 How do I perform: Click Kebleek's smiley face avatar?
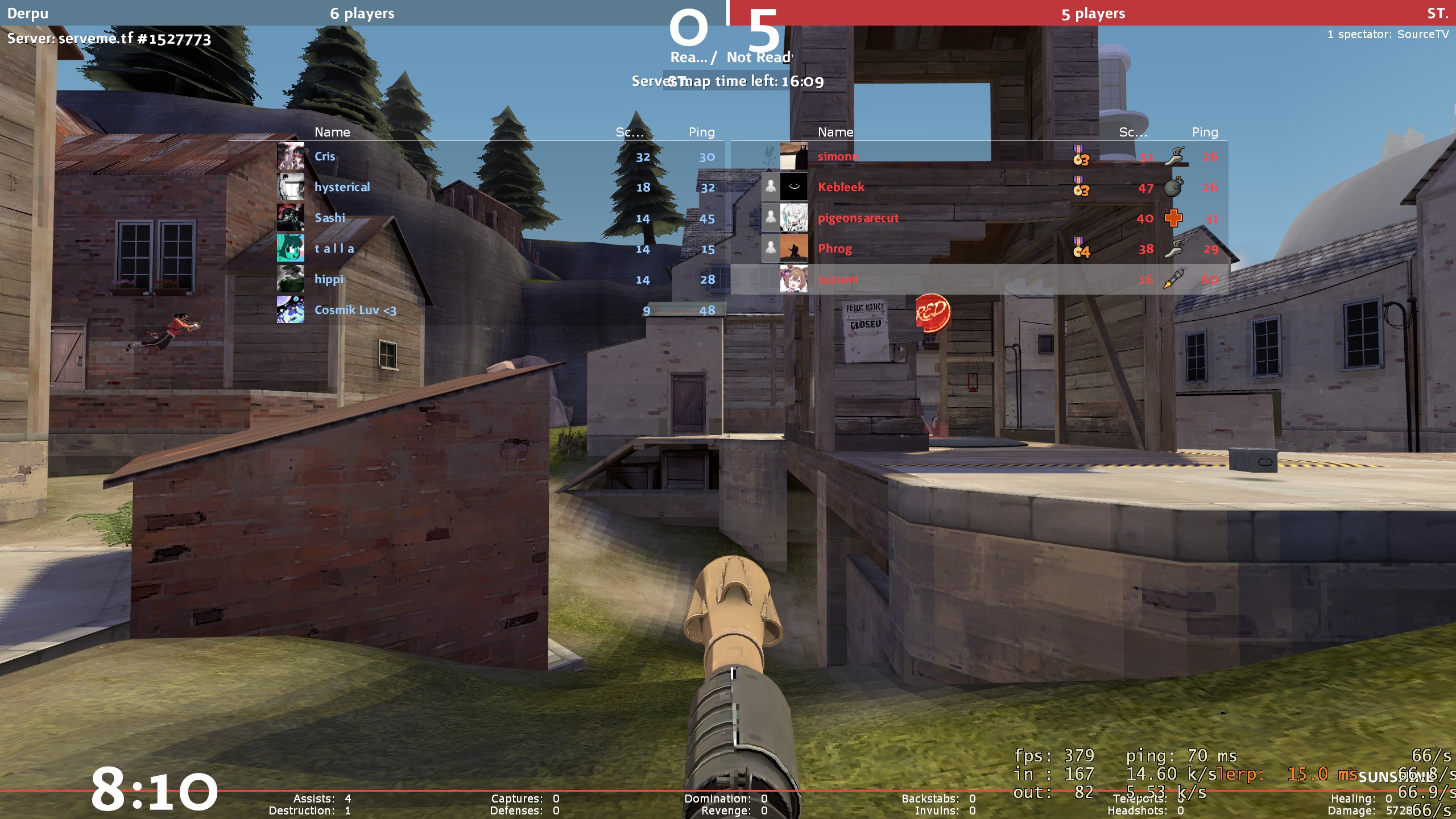pos(793,187)
